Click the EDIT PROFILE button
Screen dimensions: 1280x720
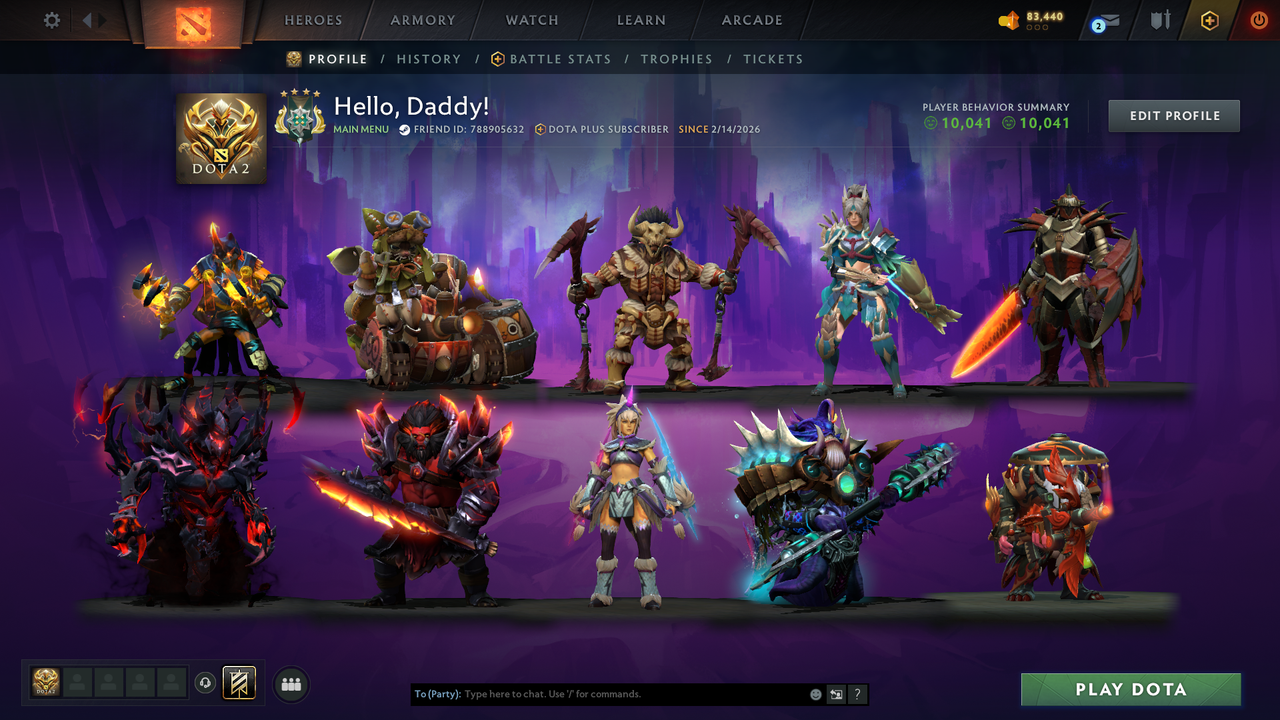[1173, 115]
